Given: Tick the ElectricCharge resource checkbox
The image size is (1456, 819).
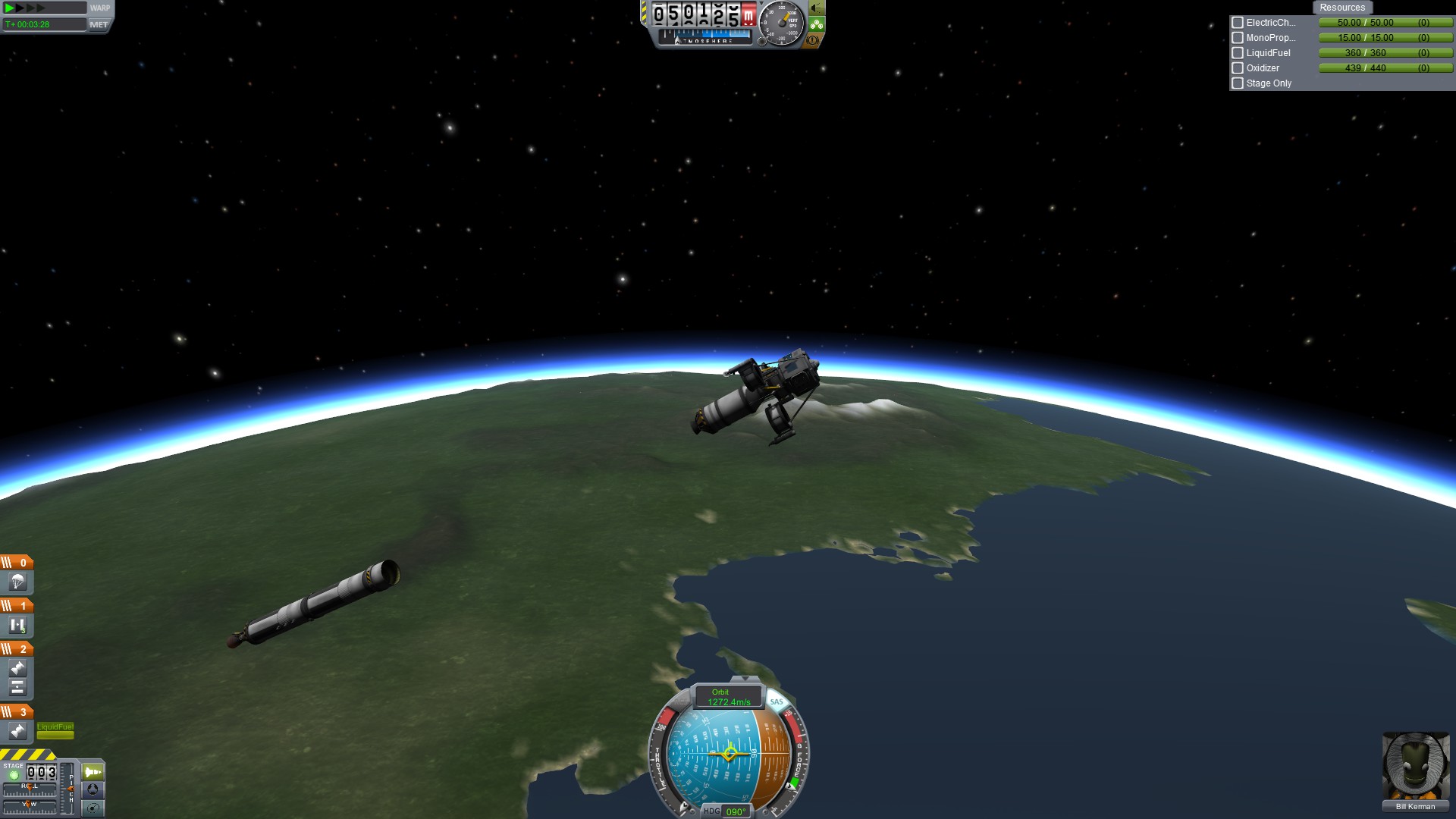Looking at the screenshot, I should point(1238,23).
